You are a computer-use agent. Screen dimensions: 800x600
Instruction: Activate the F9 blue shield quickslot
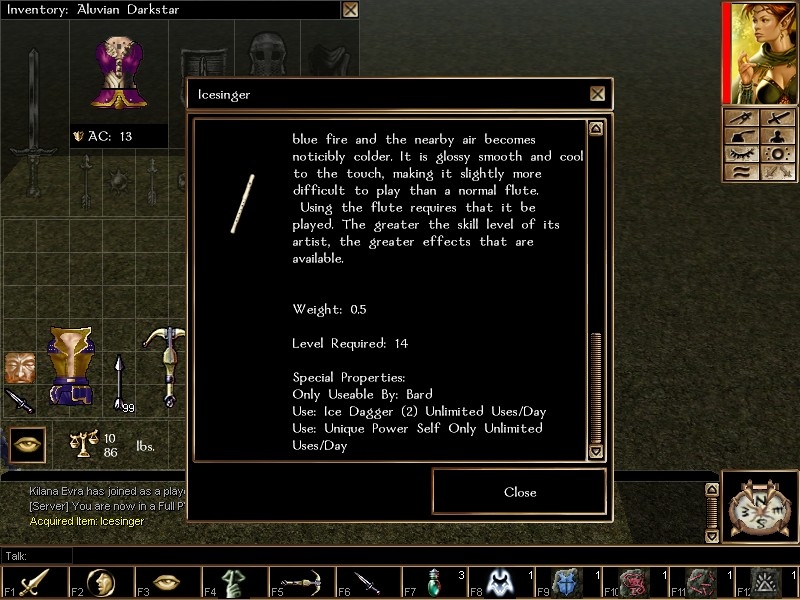[x=568, y=582]
